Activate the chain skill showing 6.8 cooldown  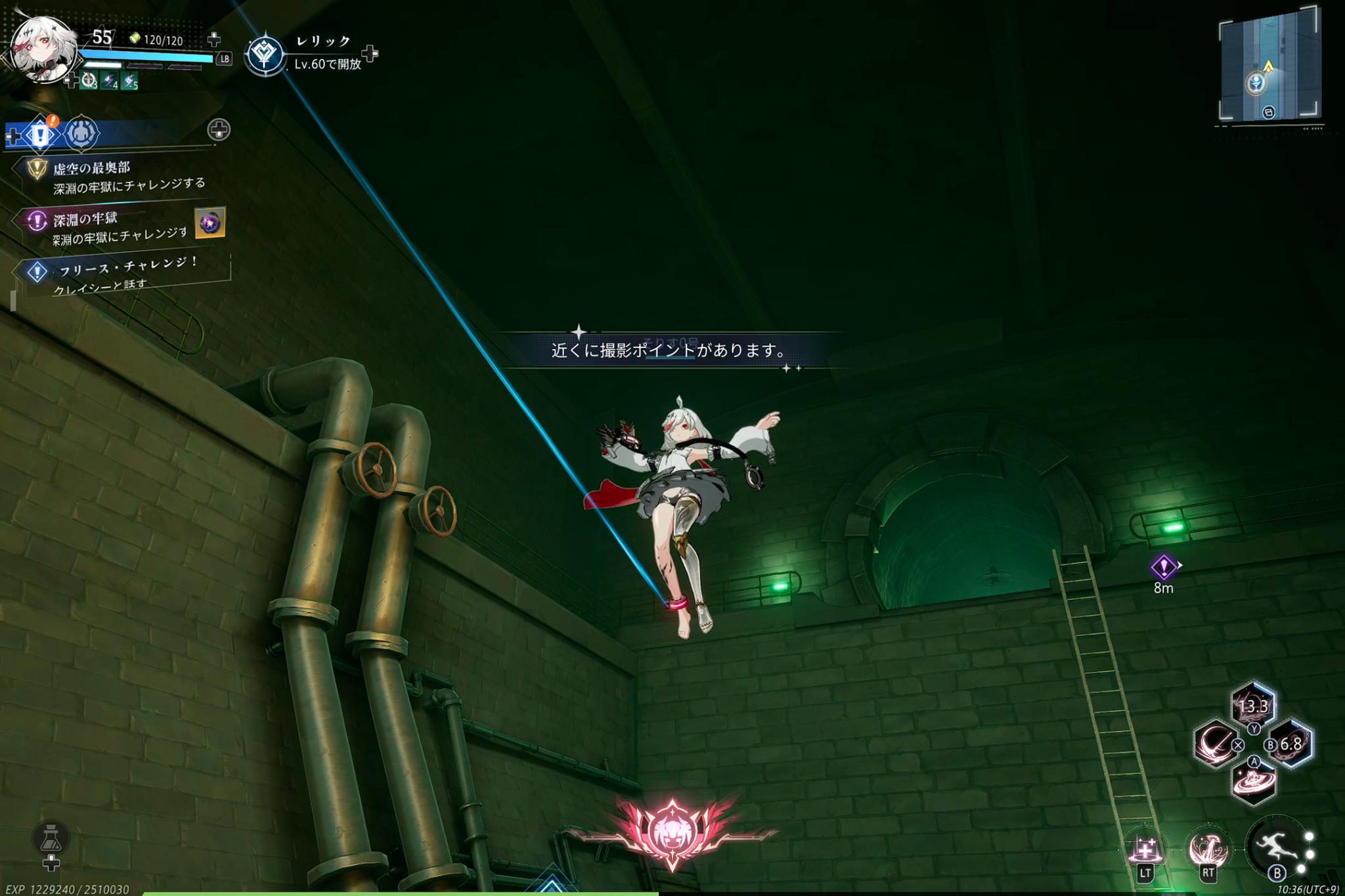coord(1291,744)
